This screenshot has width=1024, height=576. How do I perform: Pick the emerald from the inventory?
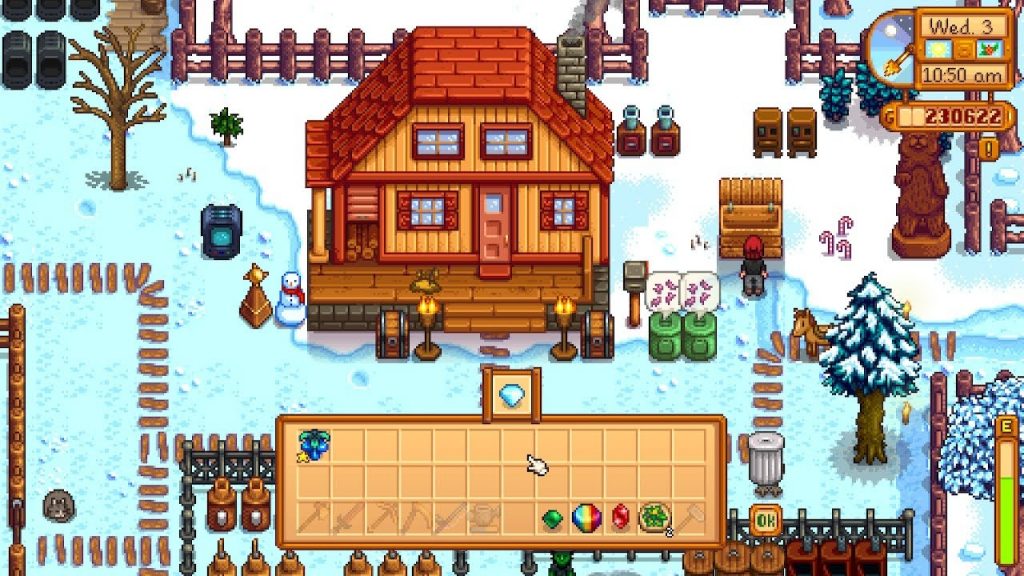coord(552,518)
